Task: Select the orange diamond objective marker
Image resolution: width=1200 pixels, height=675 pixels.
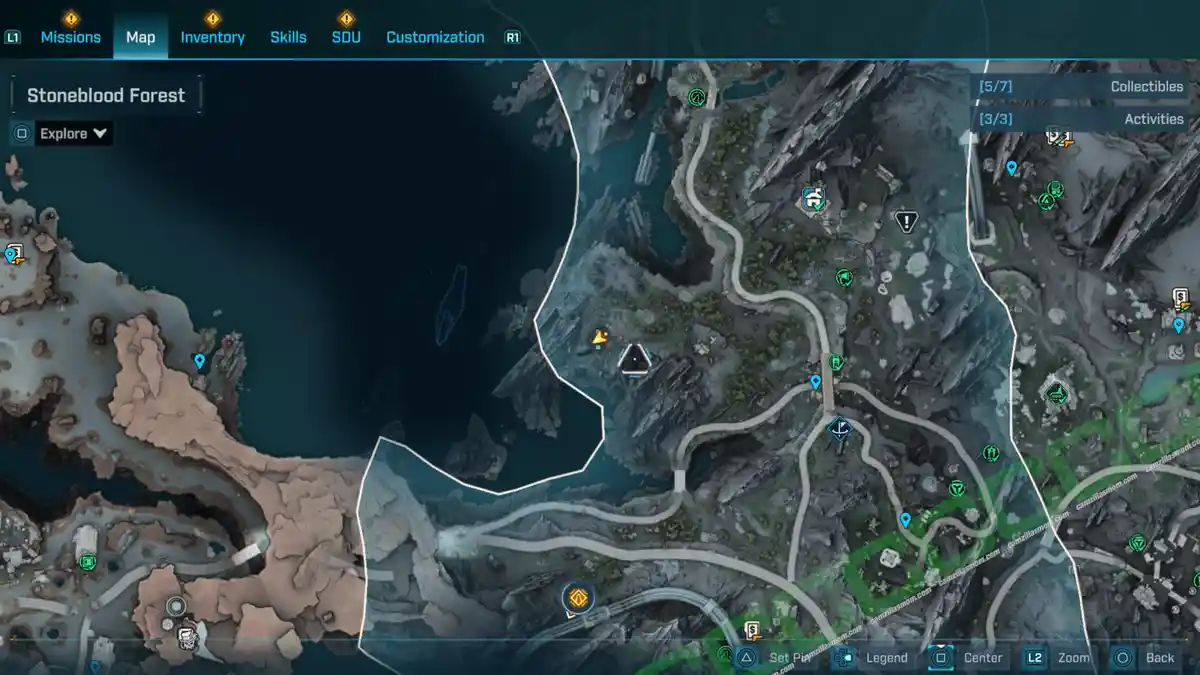Action: [577, 598]
